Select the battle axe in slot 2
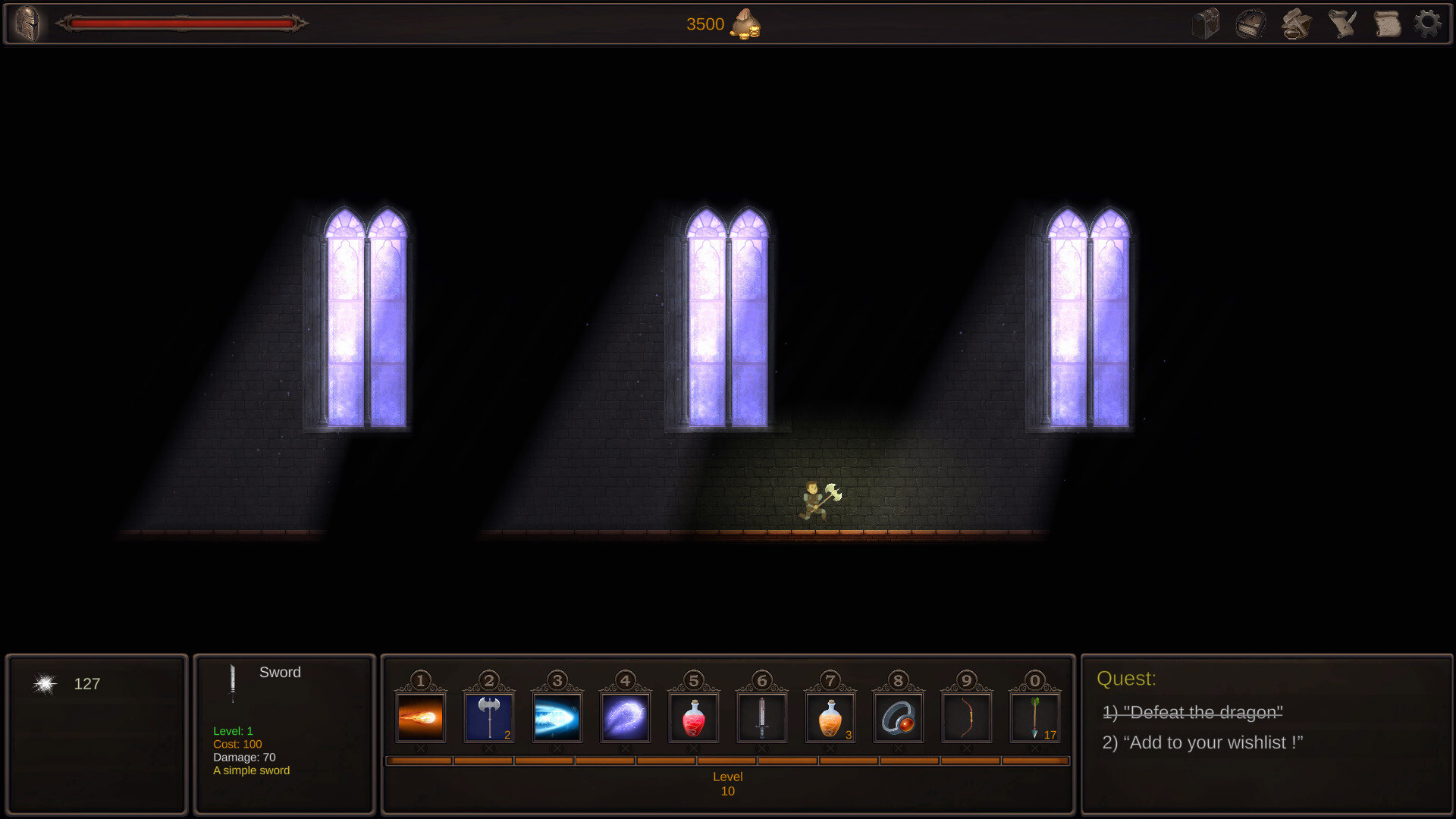The height and width of the screenshot is (819, 1456). (488, 715)
